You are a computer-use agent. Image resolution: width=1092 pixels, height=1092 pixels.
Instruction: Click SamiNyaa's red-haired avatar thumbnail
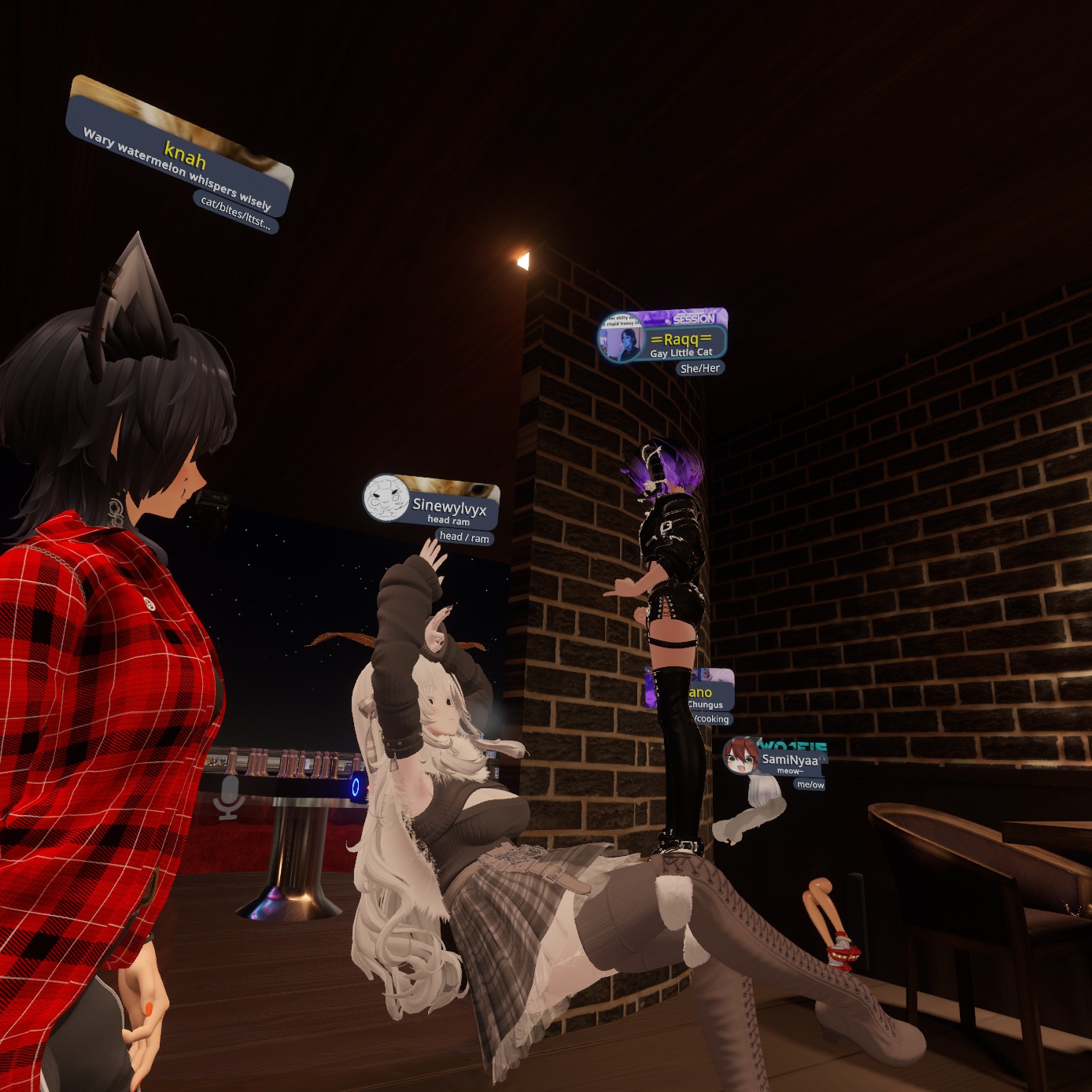click(x=740, y=756)
